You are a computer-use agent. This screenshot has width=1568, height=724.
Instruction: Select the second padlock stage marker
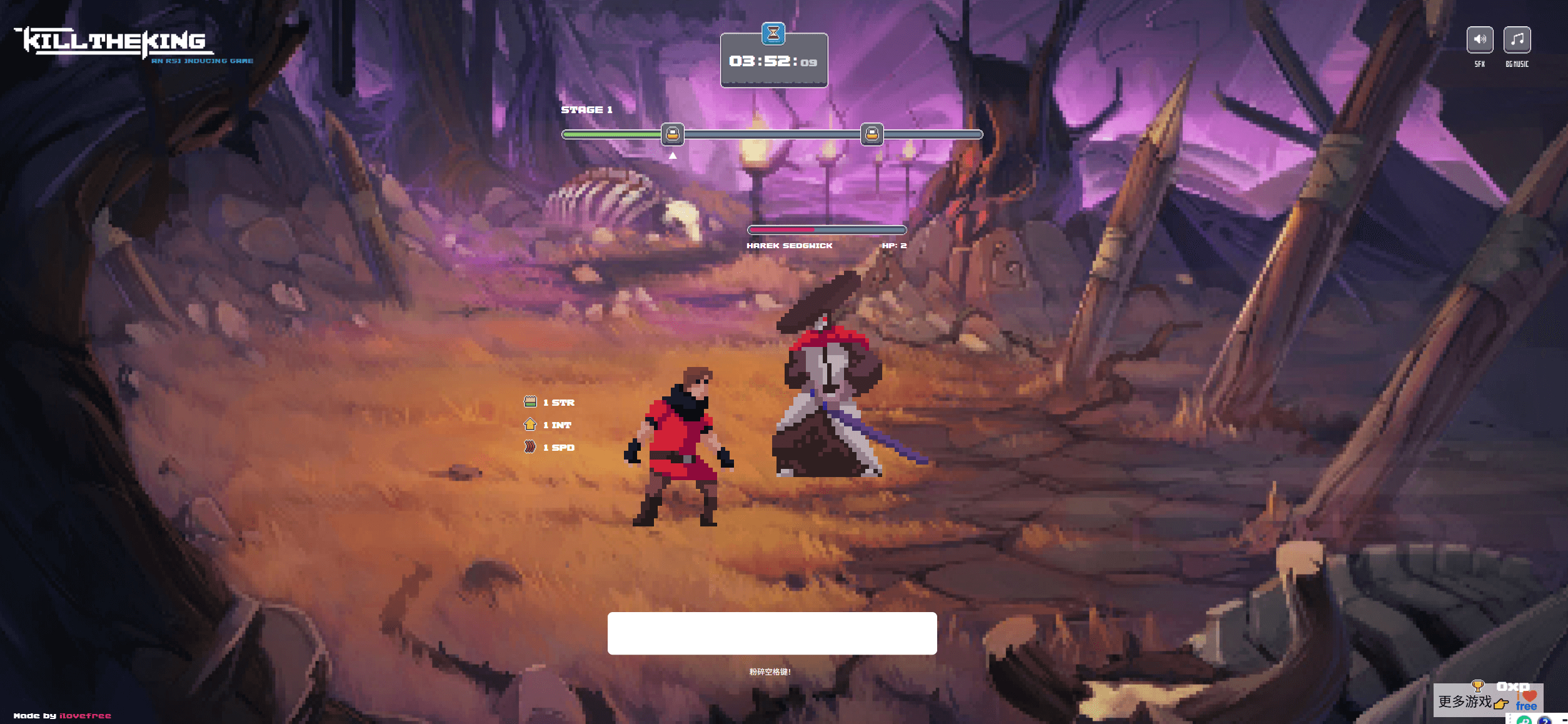click(872, 134)
